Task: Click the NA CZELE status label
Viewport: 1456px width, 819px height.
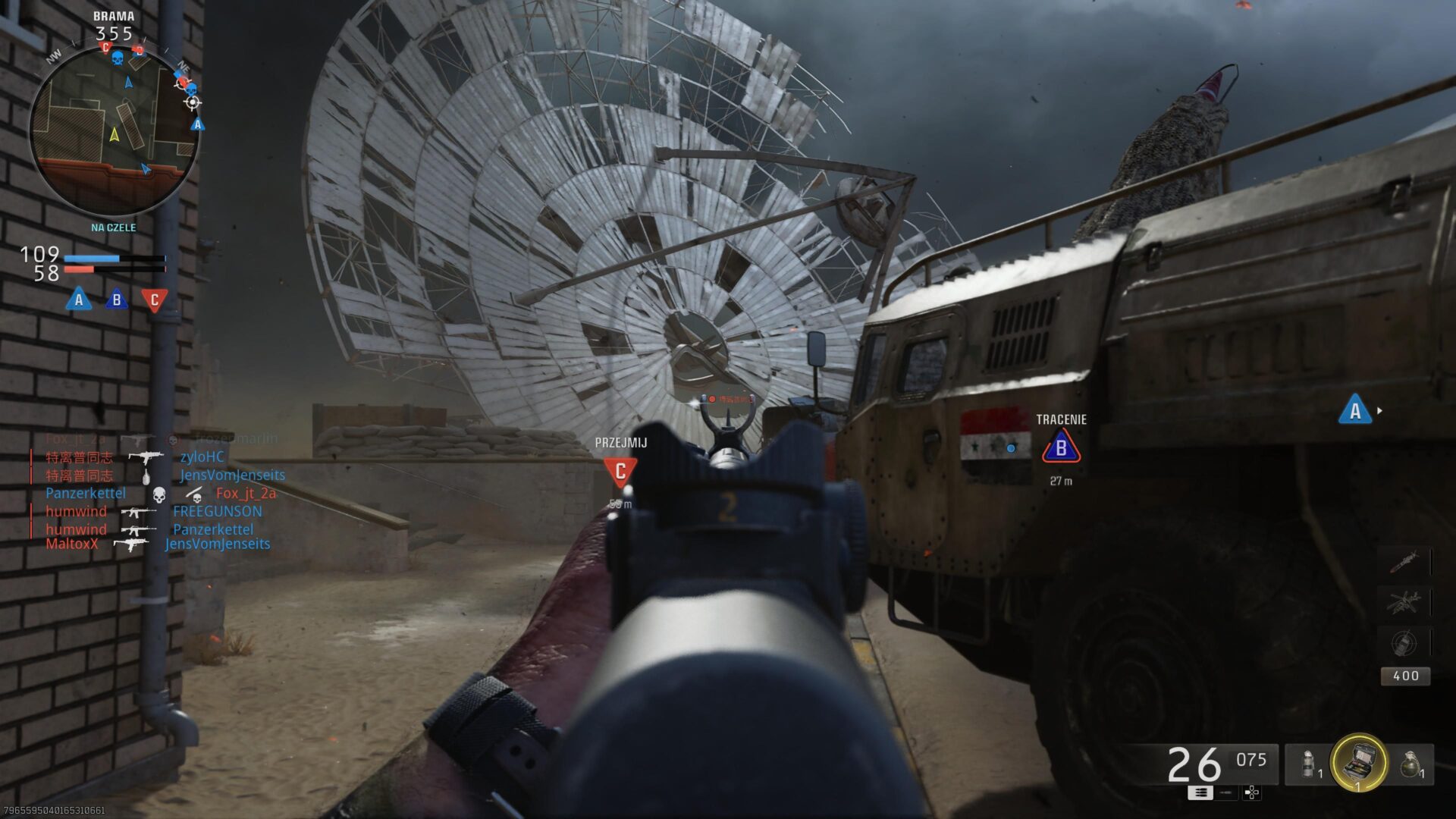Action: click(114, 227)
